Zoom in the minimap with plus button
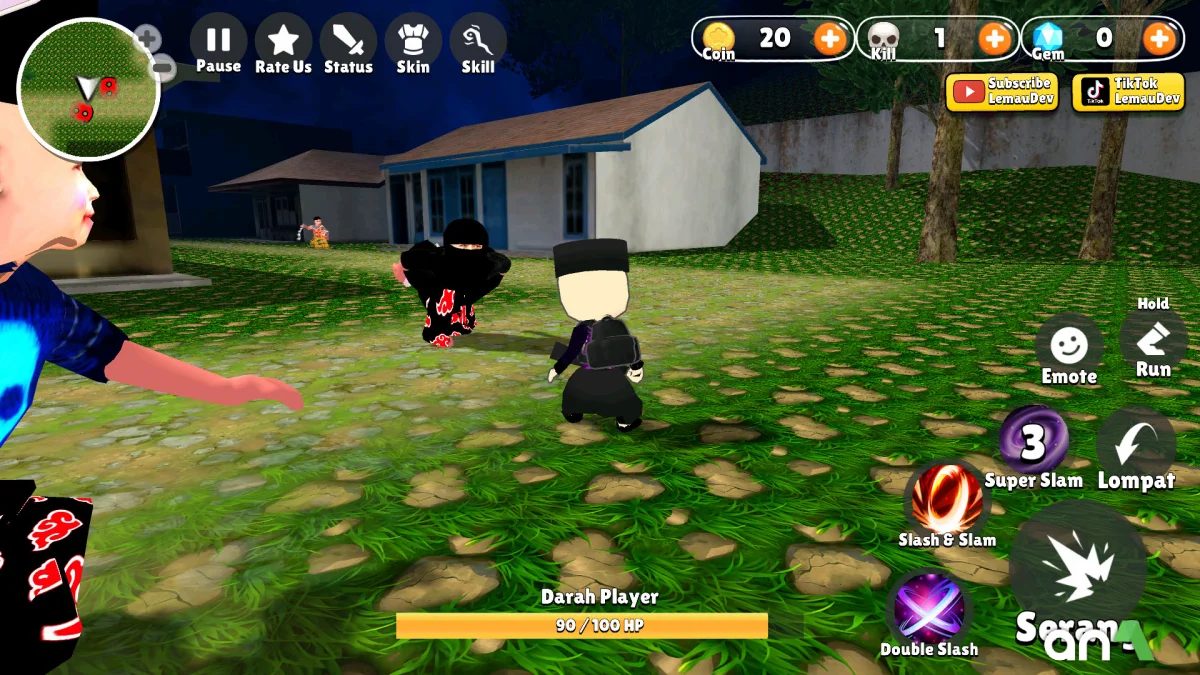Screen dimensions: 1200x675 point(147,40)
